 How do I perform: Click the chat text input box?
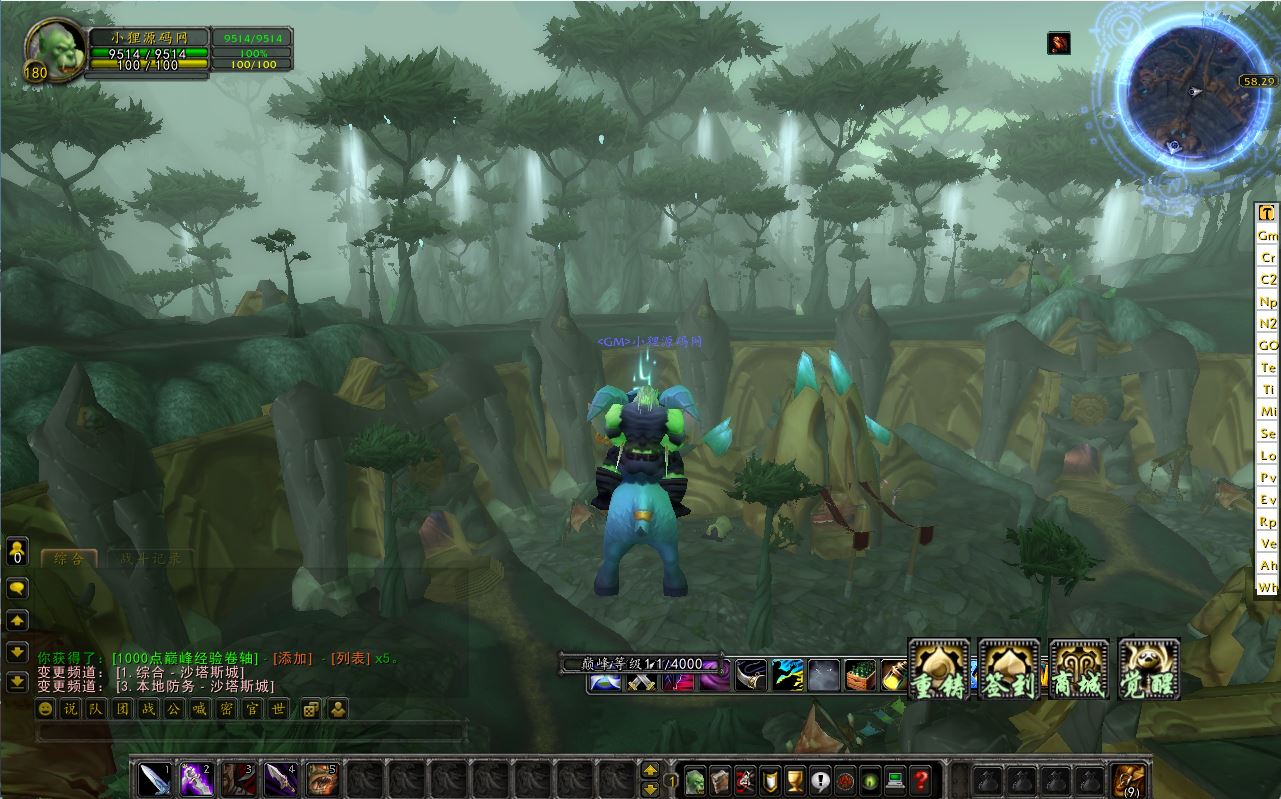250,733
